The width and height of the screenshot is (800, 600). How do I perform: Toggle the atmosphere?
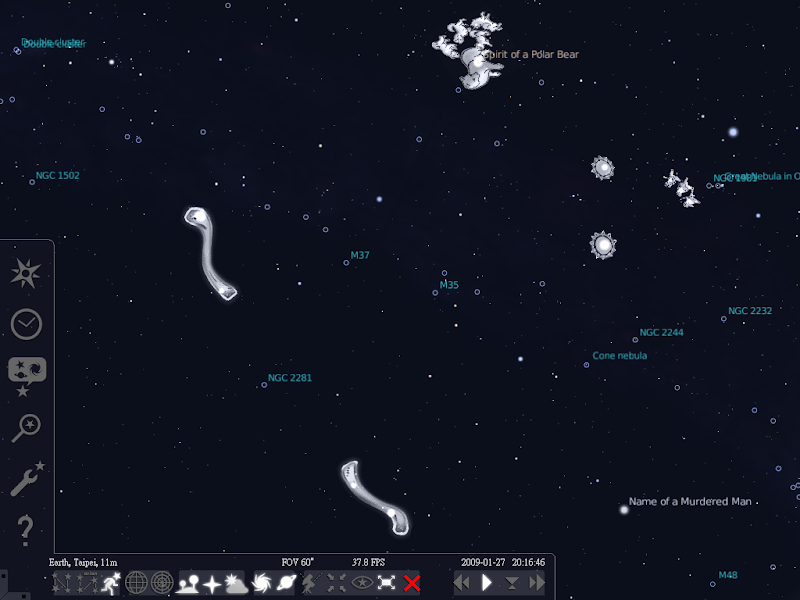[x=236, y=583]
